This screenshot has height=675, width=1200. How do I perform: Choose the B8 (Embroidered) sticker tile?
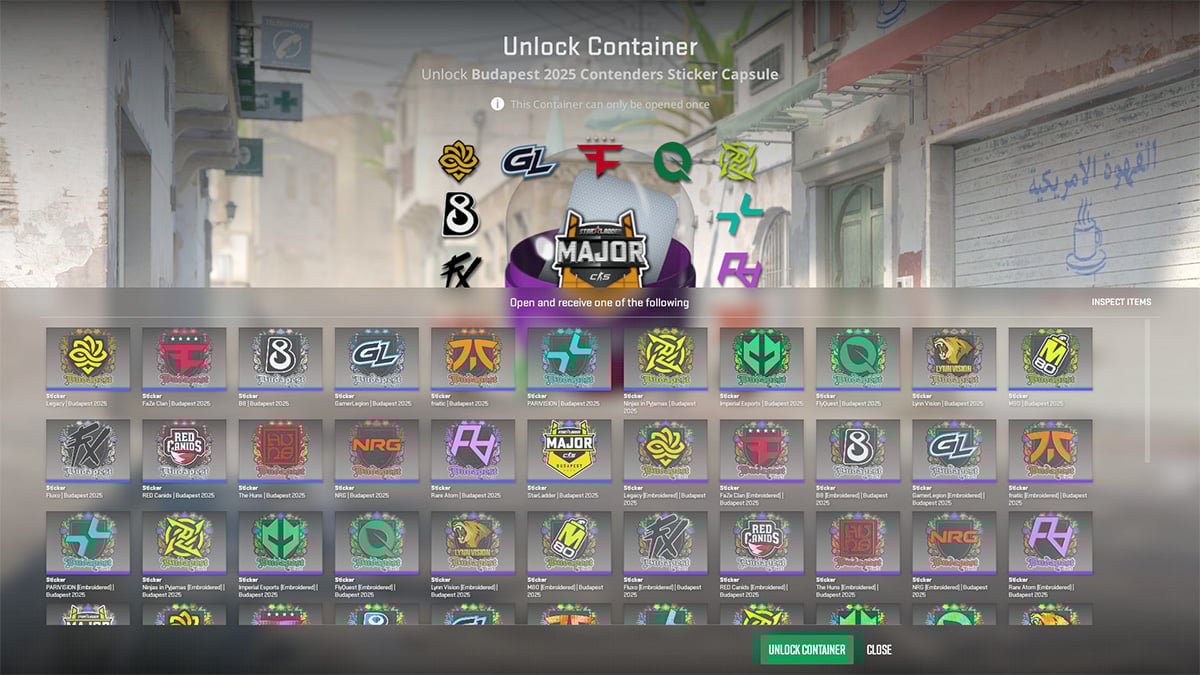tap(857, 451)
